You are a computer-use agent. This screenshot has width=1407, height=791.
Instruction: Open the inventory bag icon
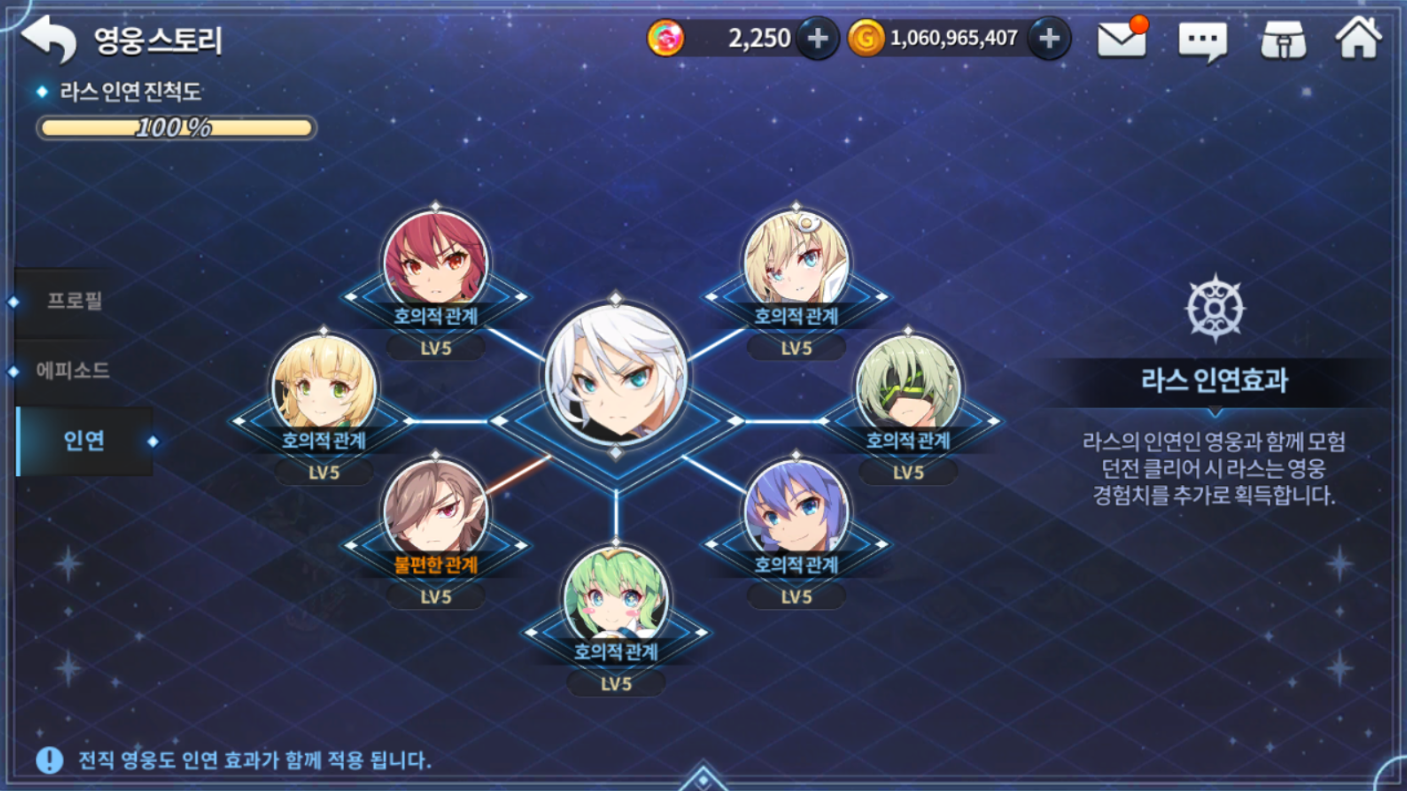[x=1283, y=40]
